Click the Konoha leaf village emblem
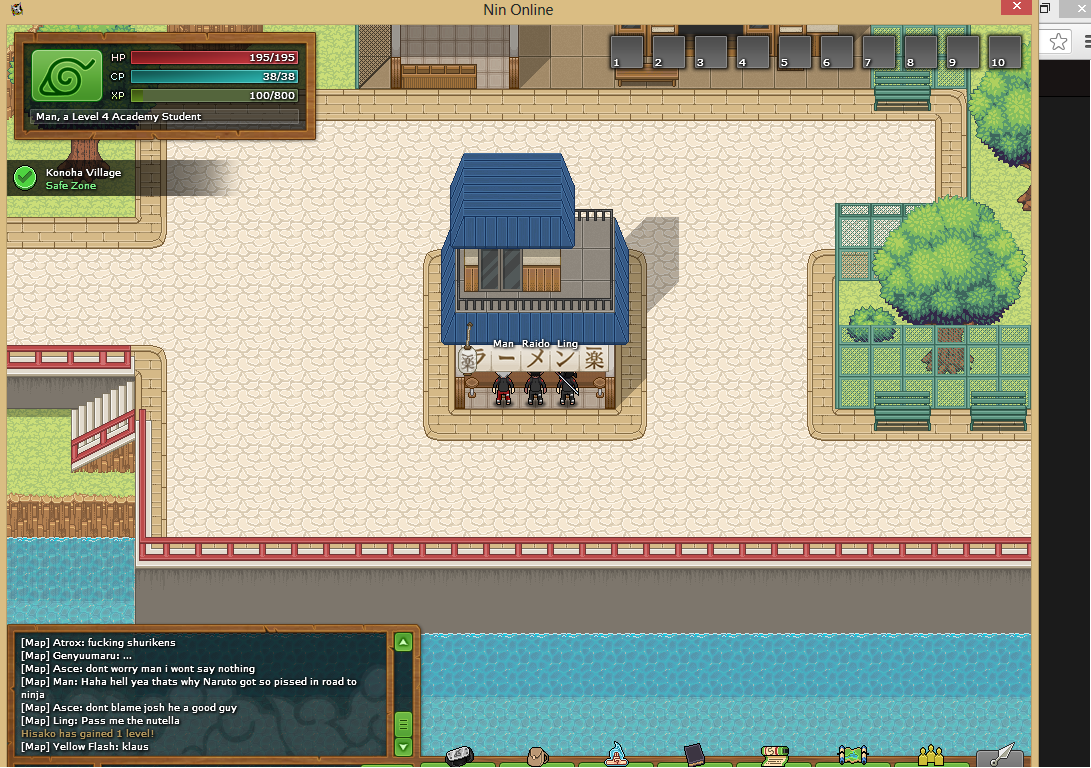This screenshot has height=768, width=1091. tap(67, 74)
